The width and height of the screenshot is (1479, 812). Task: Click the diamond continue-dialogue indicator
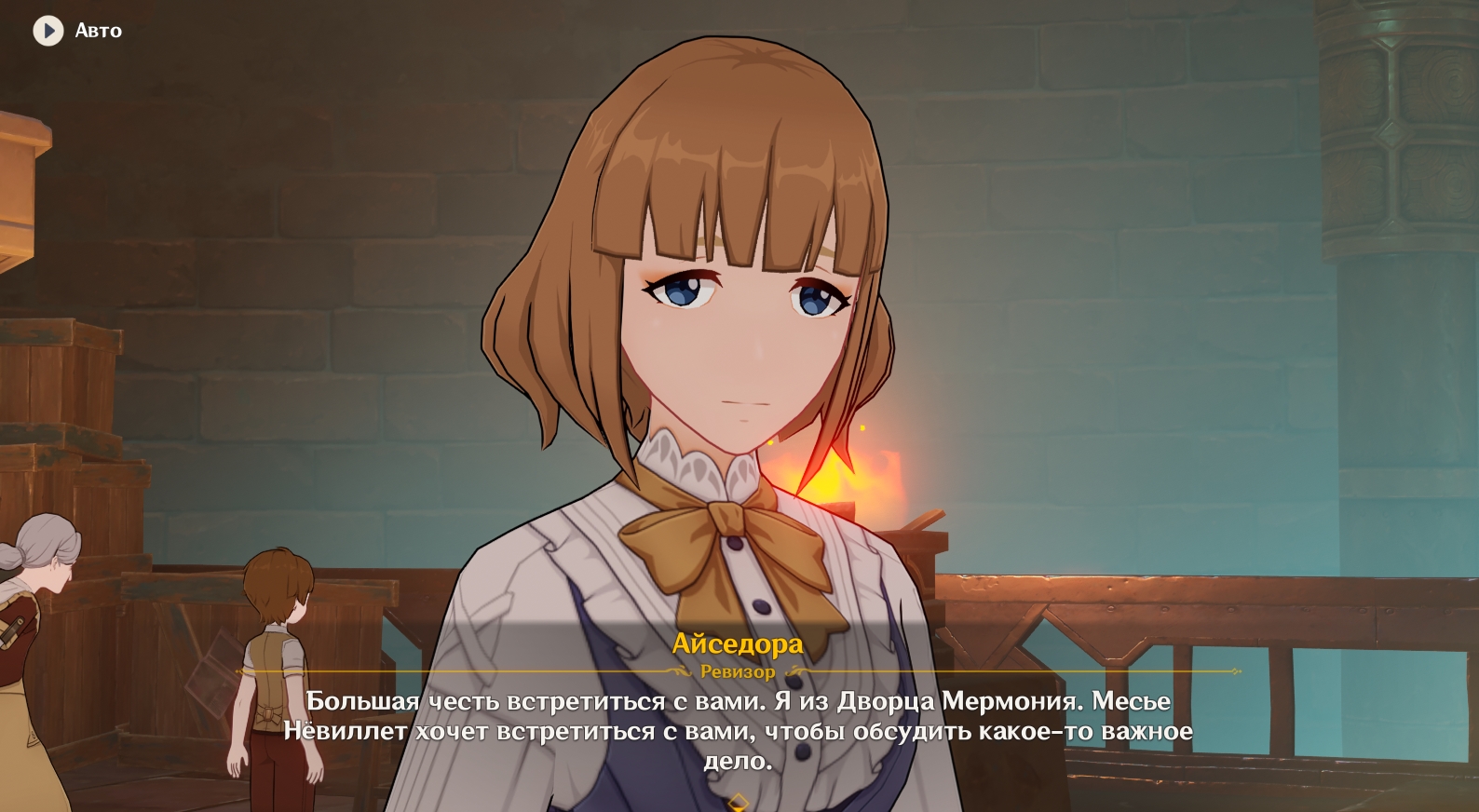[x=739, y=801]
